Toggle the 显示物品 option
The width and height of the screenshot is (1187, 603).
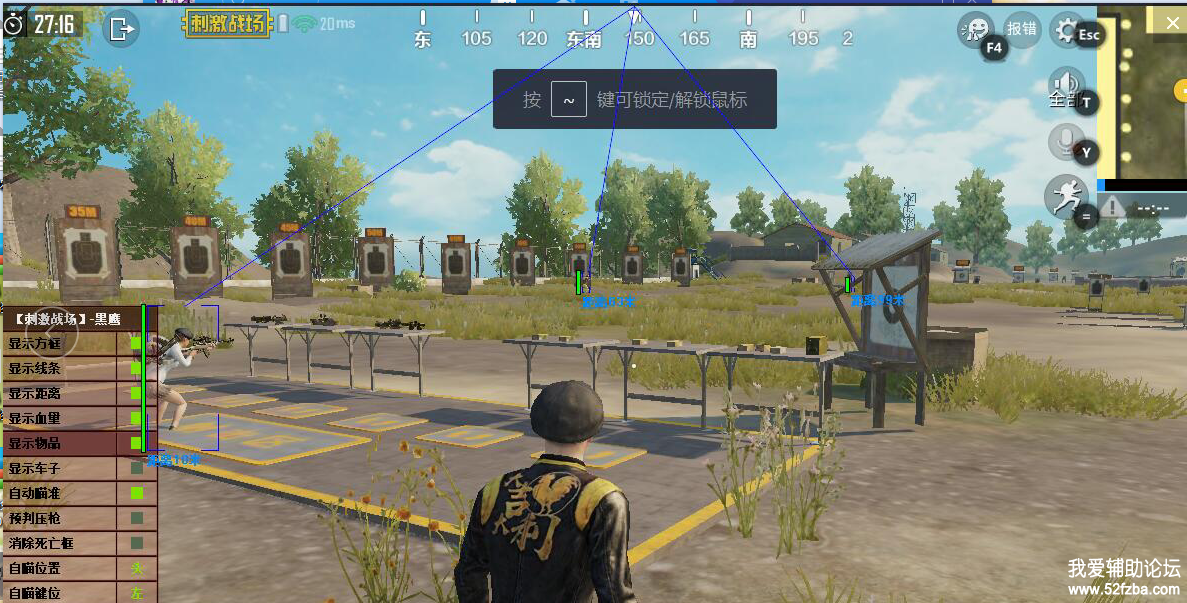[x=136, y=443]
